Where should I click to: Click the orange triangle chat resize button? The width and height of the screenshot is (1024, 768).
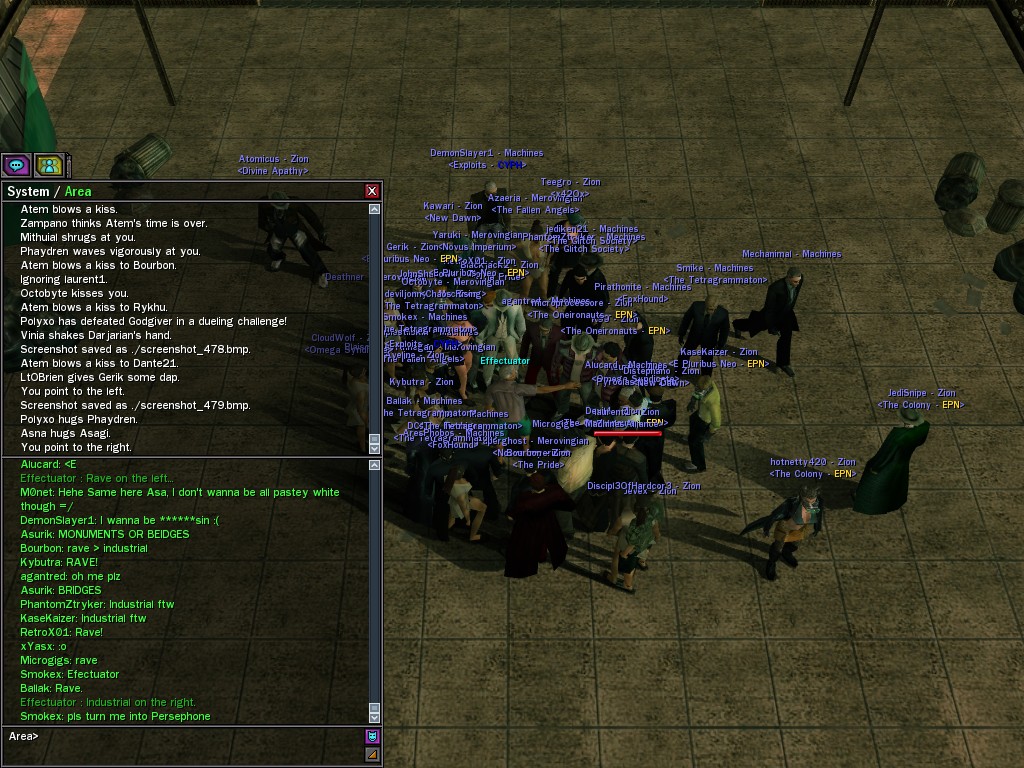pyautogui.click(x=372, y=755)
